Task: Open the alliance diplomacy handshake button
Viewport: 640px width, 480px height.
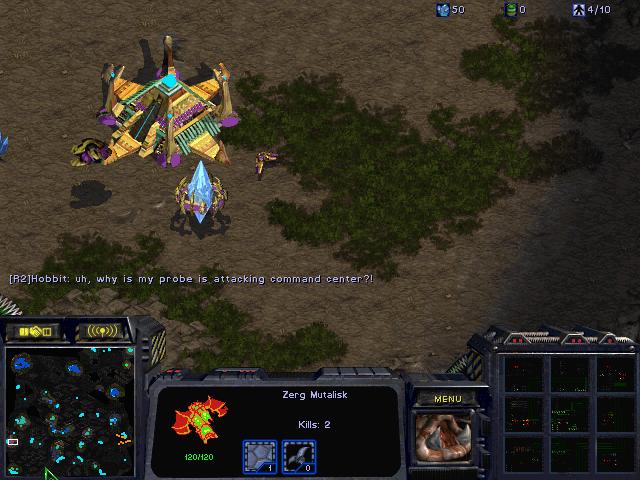Action: [33, 330]
